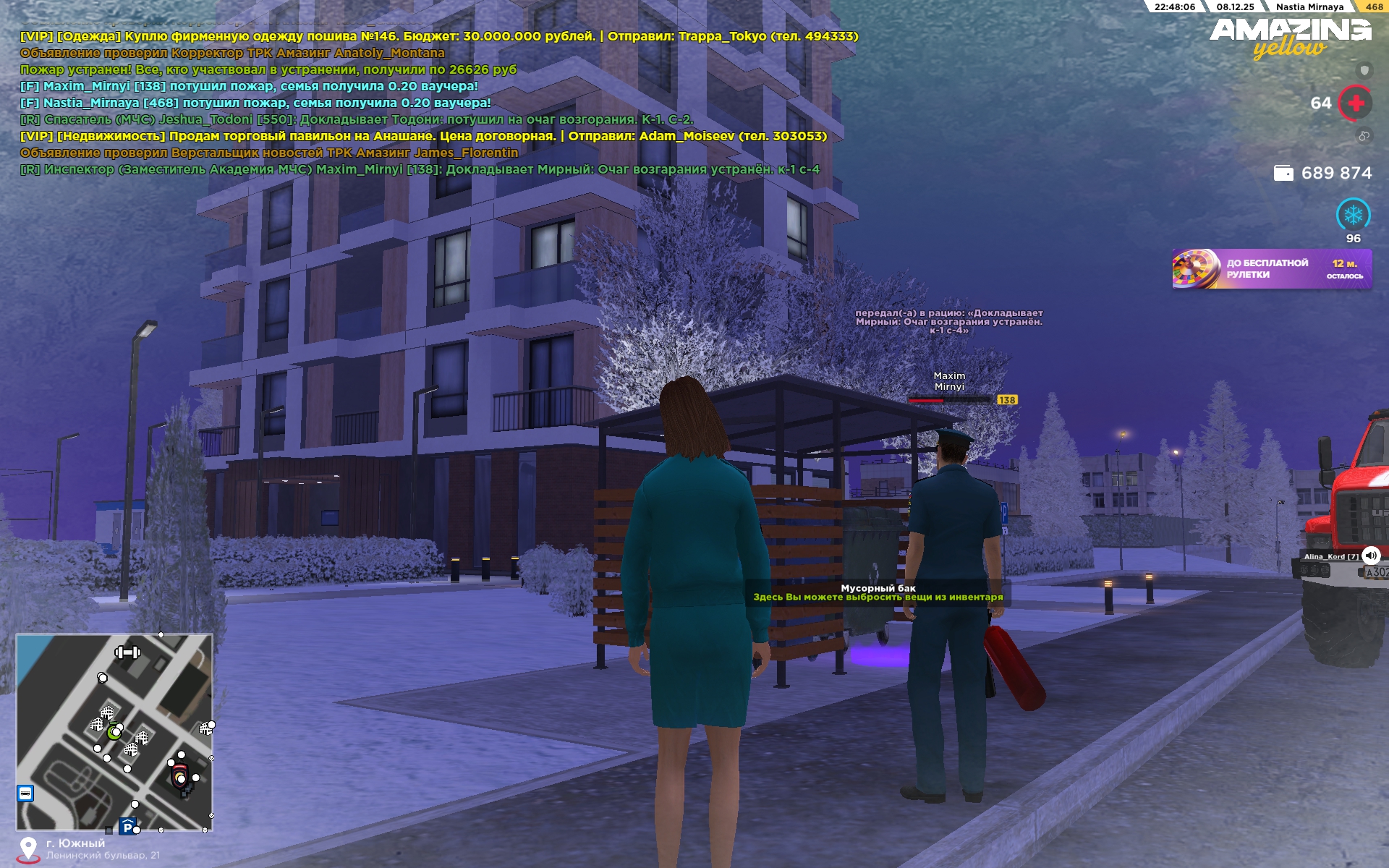This screenshot has height=868, width=1389.
Task: Open the wallet money icon
Action: 1283,173
